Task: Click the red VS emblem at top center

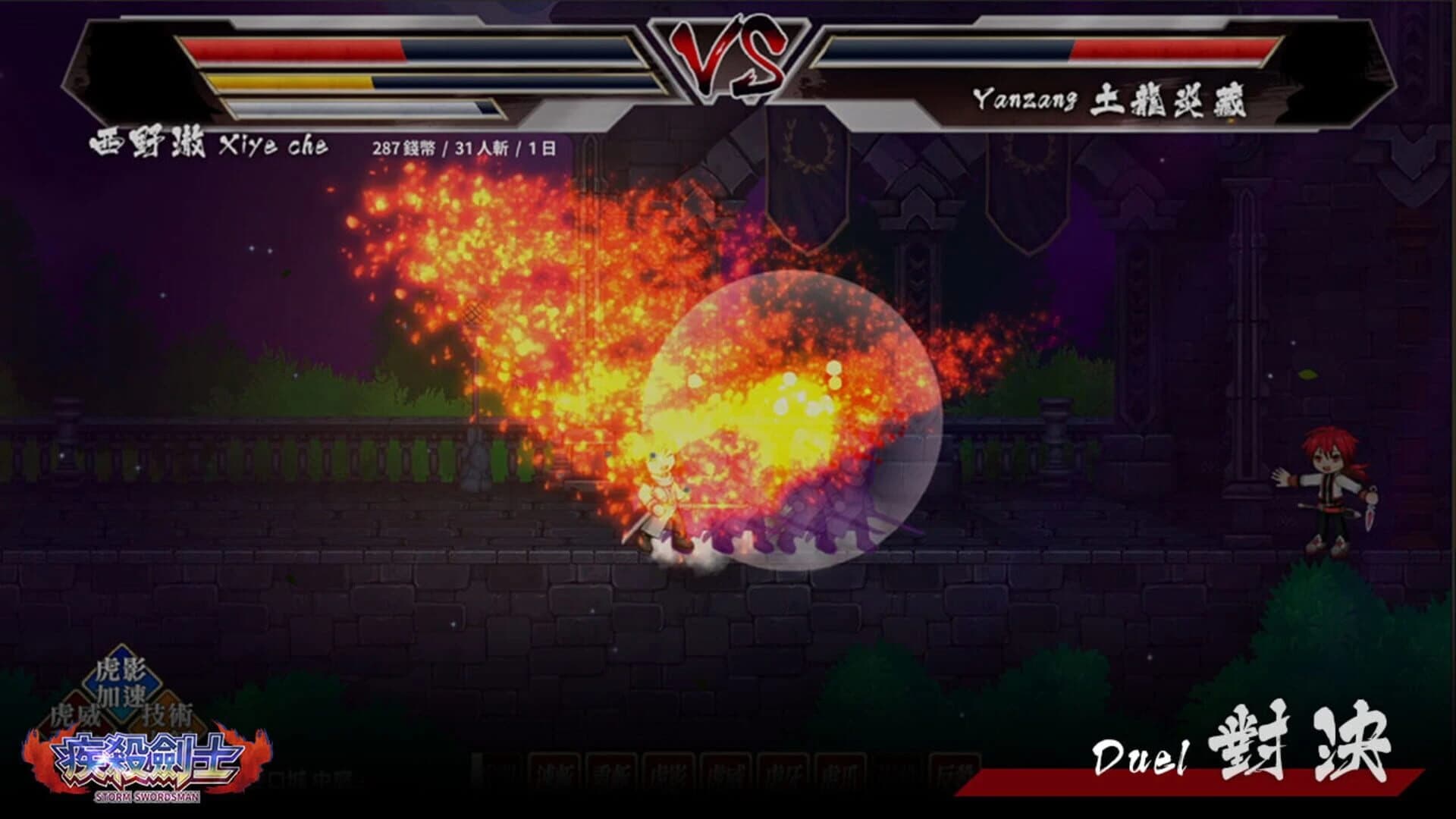Action: 730,57
